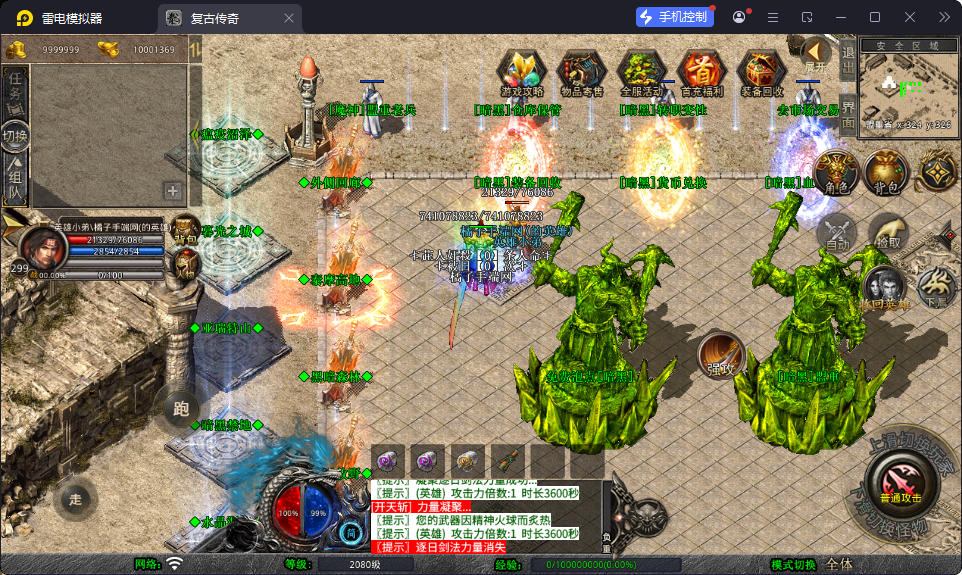Open the 物品寄售 consignment shop
This screenshot has height=575, width=962.
581,73
